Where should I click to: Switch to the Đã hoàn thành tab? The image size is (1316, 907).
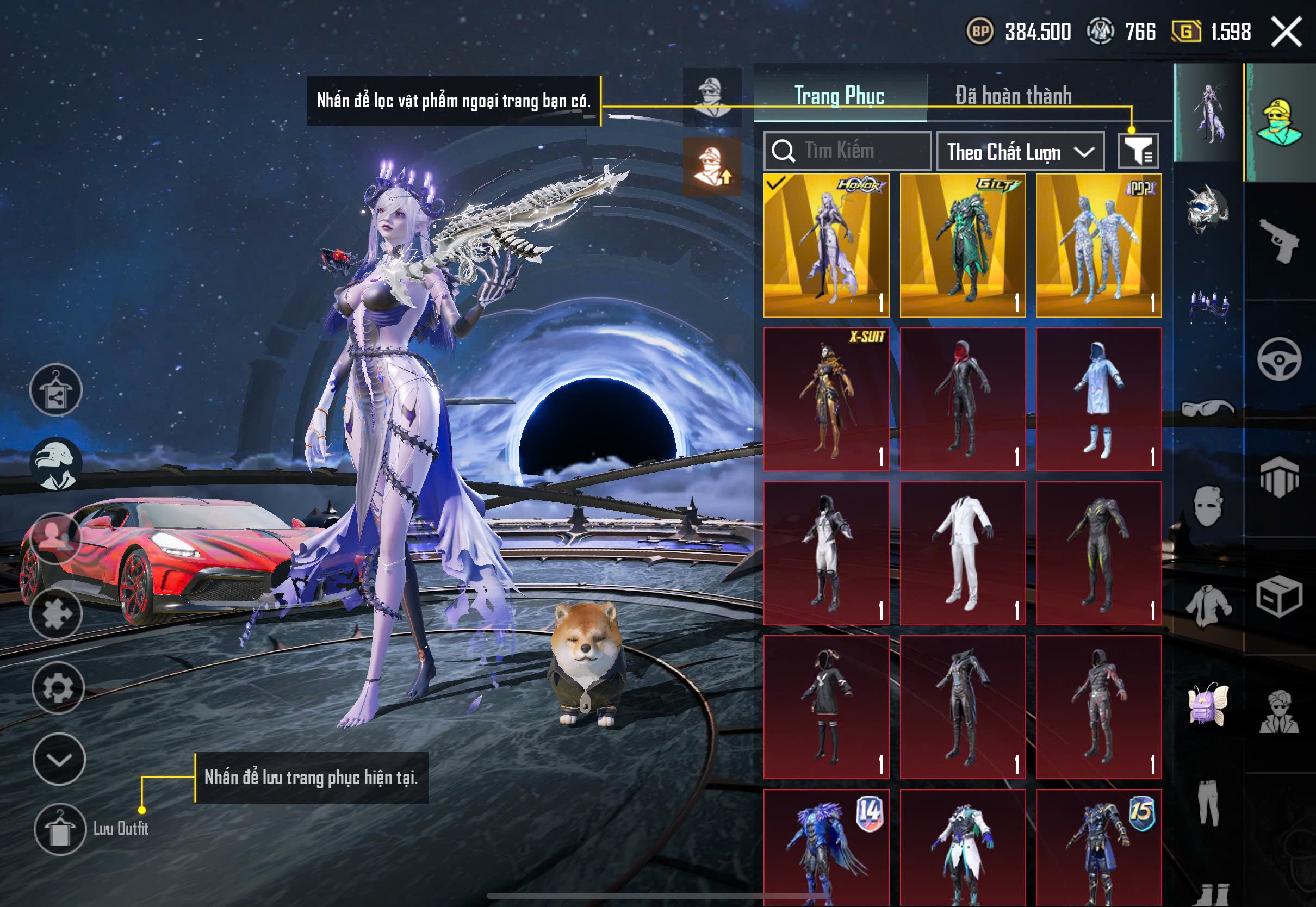coord(1013,95)
